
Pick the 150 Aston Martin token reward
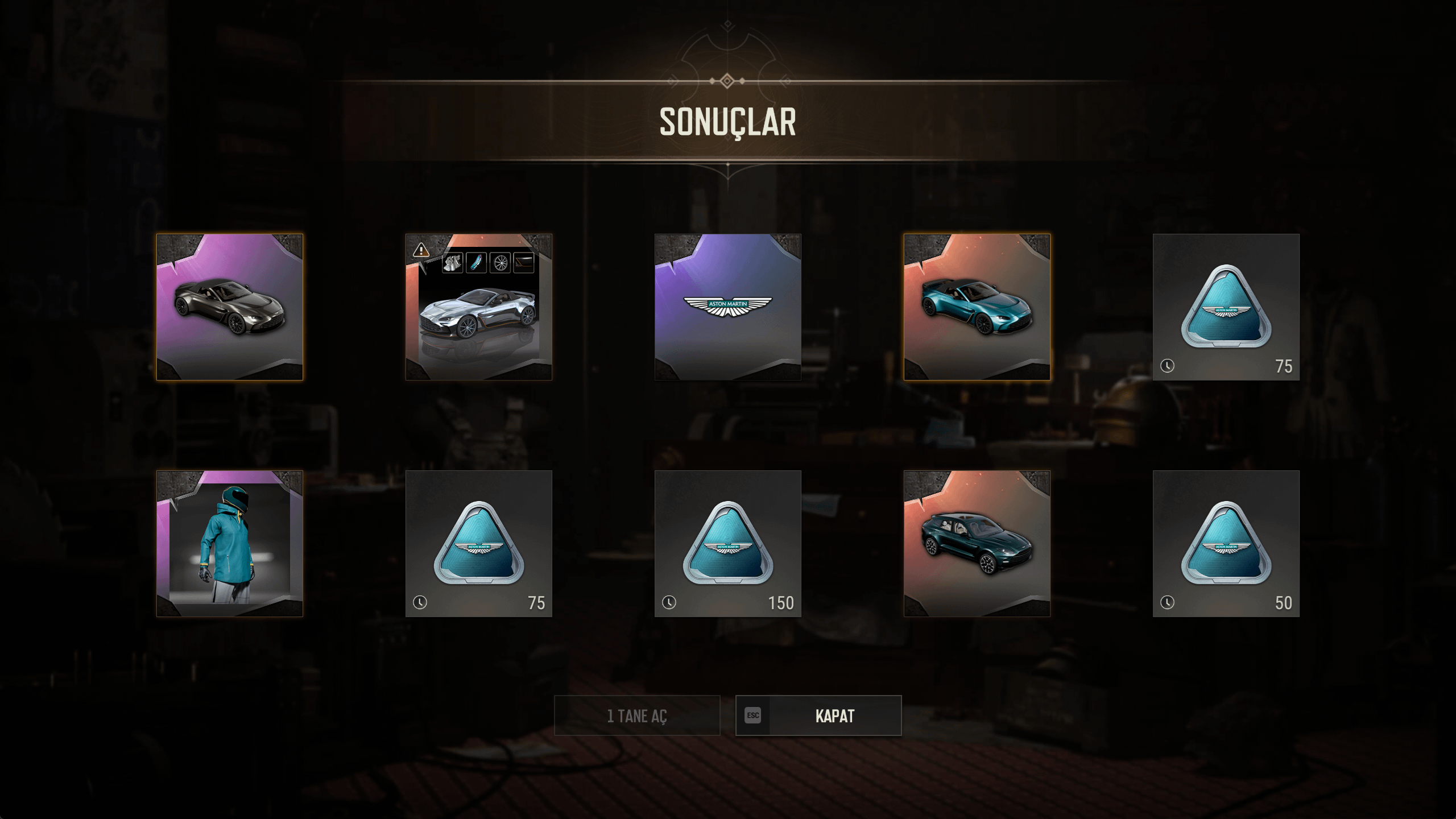tap(728, 544)
